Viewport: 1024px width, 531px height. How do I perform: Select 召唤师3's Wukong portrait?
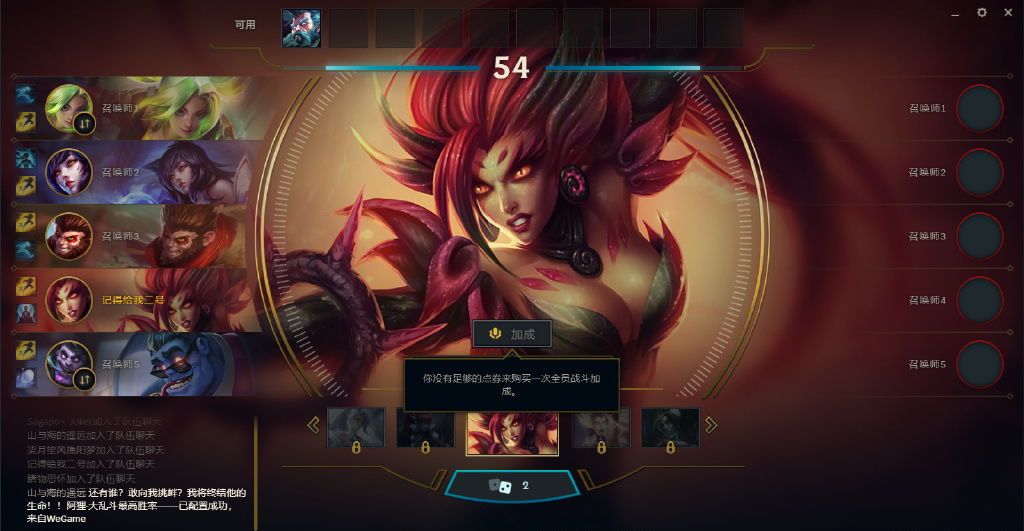pyautogui.click(x=69, y=236)
